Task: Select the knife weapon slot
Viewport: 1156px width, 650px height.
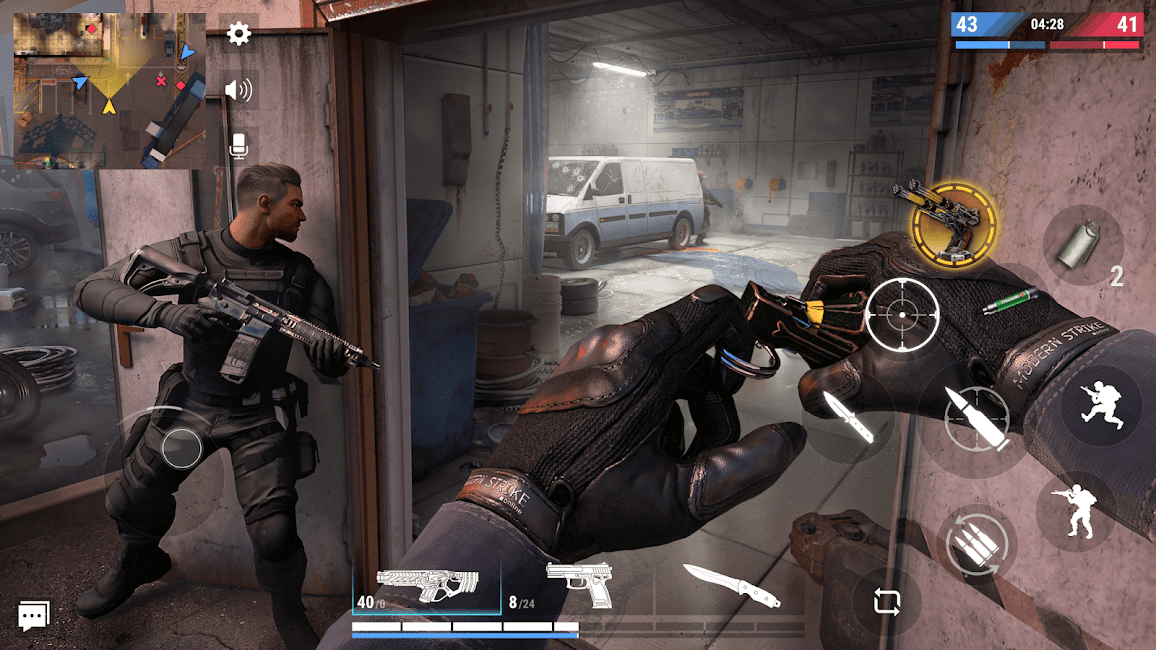Action: (731, 586)
